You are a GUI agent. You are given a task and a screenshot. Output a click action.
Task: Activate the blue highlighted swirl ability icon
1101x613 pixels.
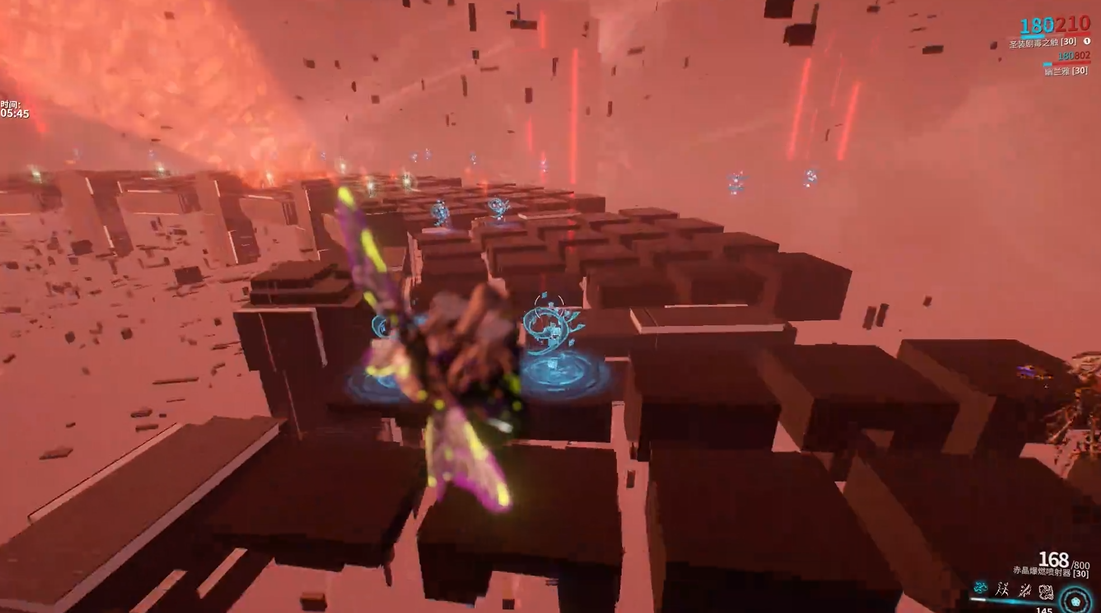[980, 590]
